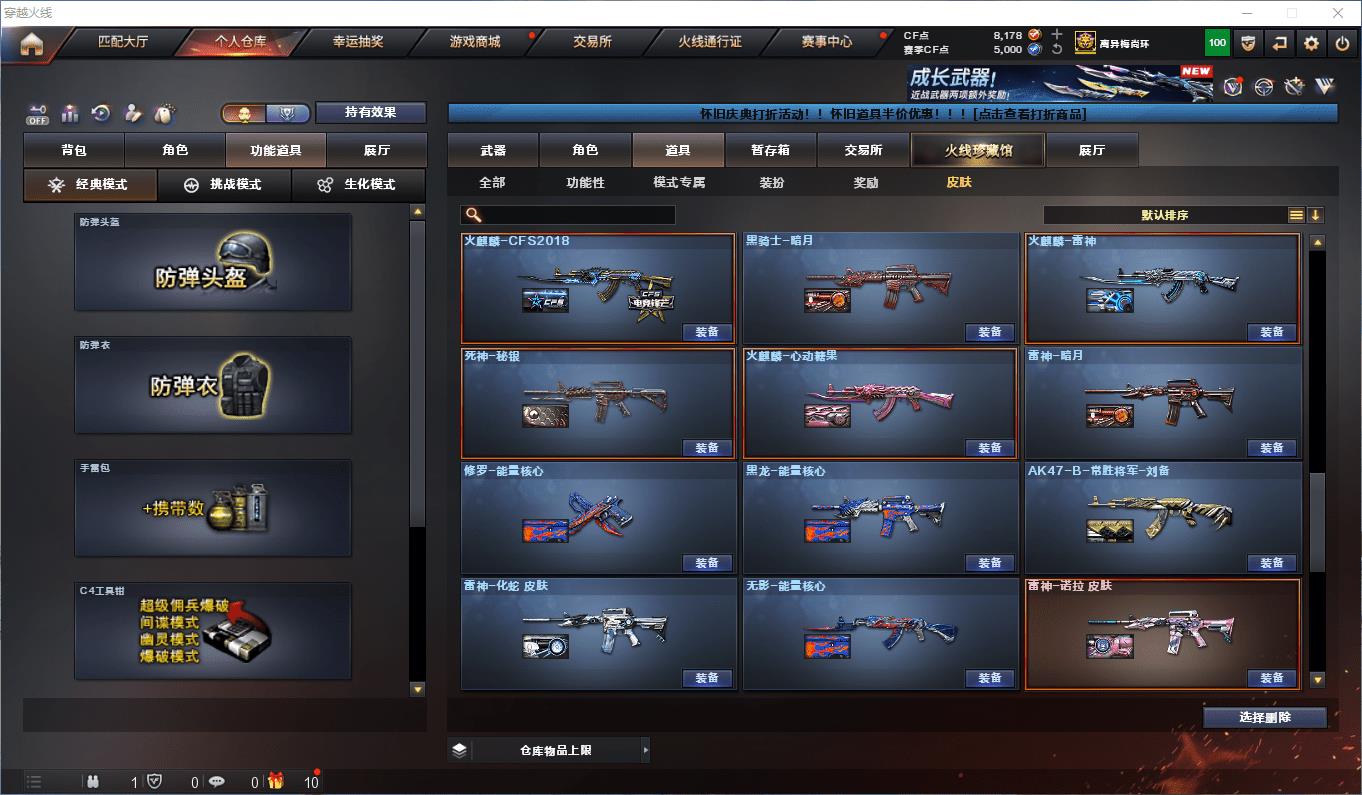Image resolution: width=1362 pixels, height=795 pixels.
Task: Switch to the 武器 weapons tab
Action: pyautogui.click(x=493, y=150)
